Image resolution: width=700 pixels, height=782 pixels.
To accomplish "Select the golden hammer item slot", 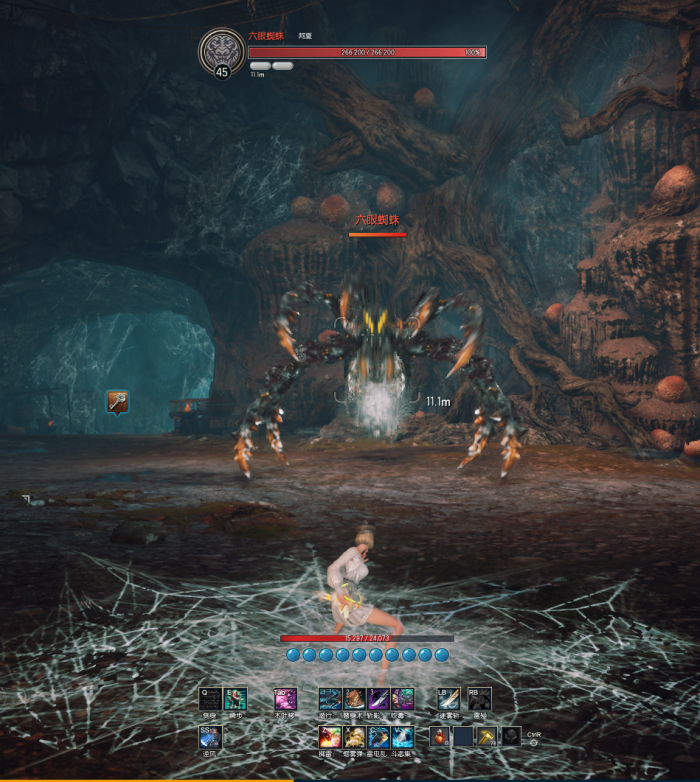I will point(487,737).
